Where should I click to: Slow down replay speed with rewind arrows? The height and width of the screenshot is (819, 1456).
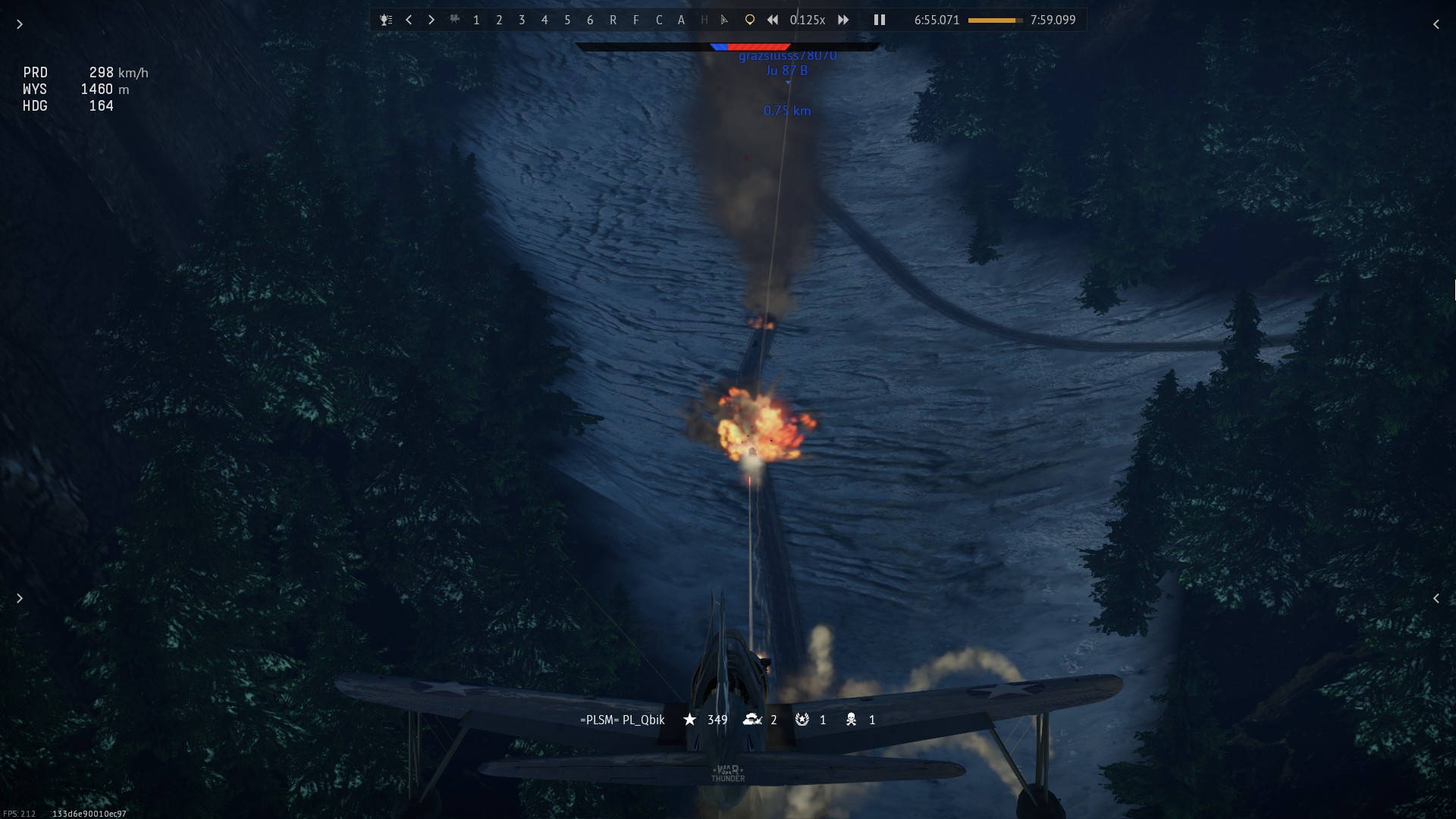(x=773, y=20)
